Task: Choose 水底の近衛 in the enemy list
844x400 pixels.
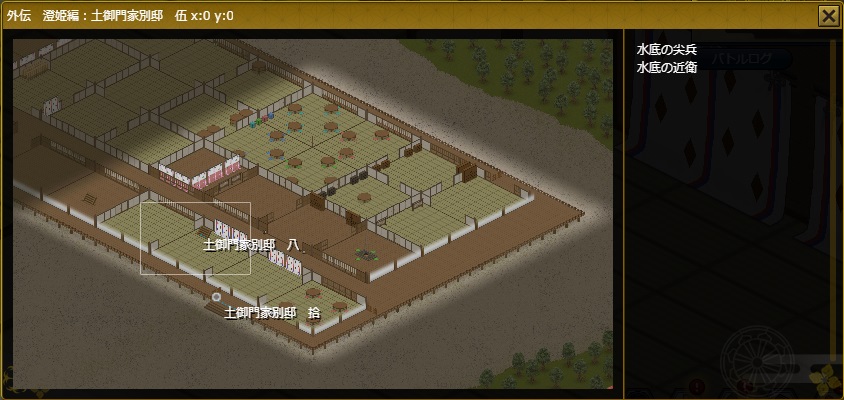Action: pos(665,67)
